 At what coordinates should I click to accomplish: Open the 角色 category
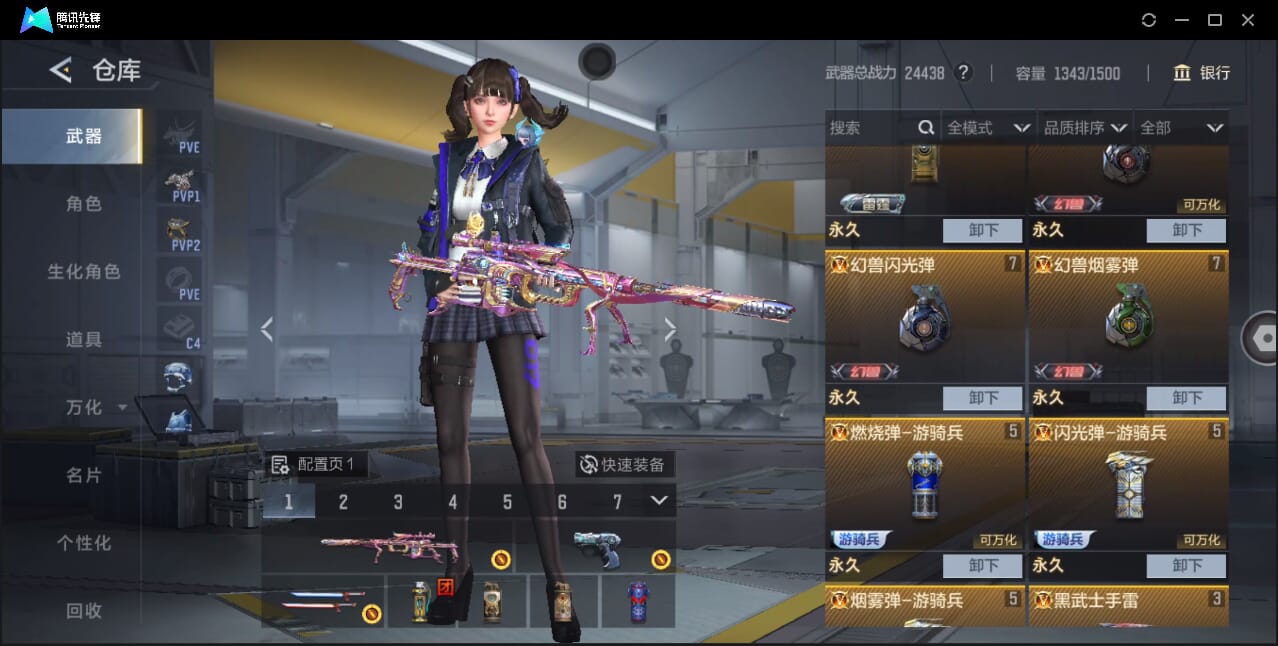(84, 204)
